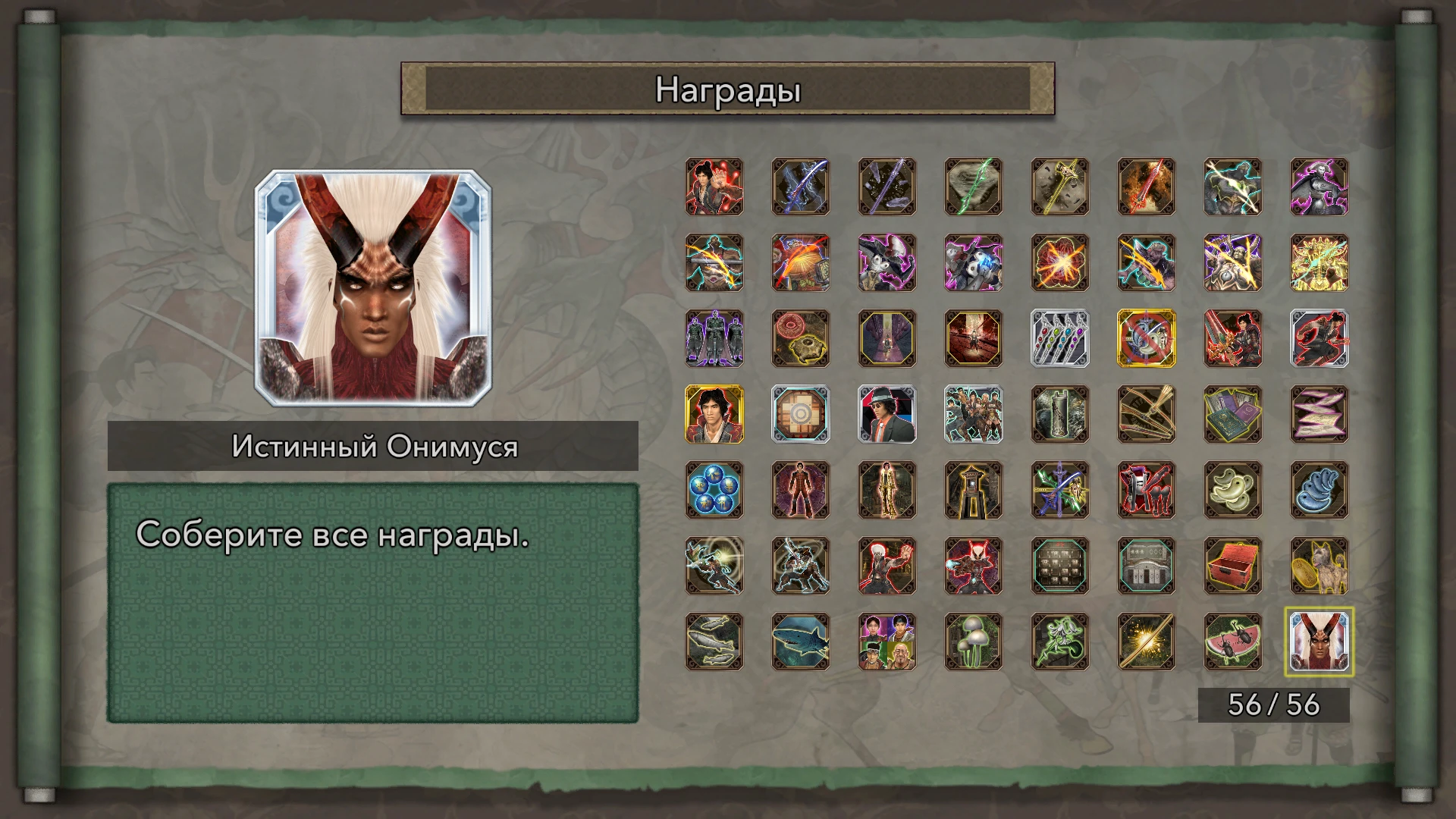Click the archery target reward icon
This screenshot has width=1456, height=819.
[x=800, y=416]
